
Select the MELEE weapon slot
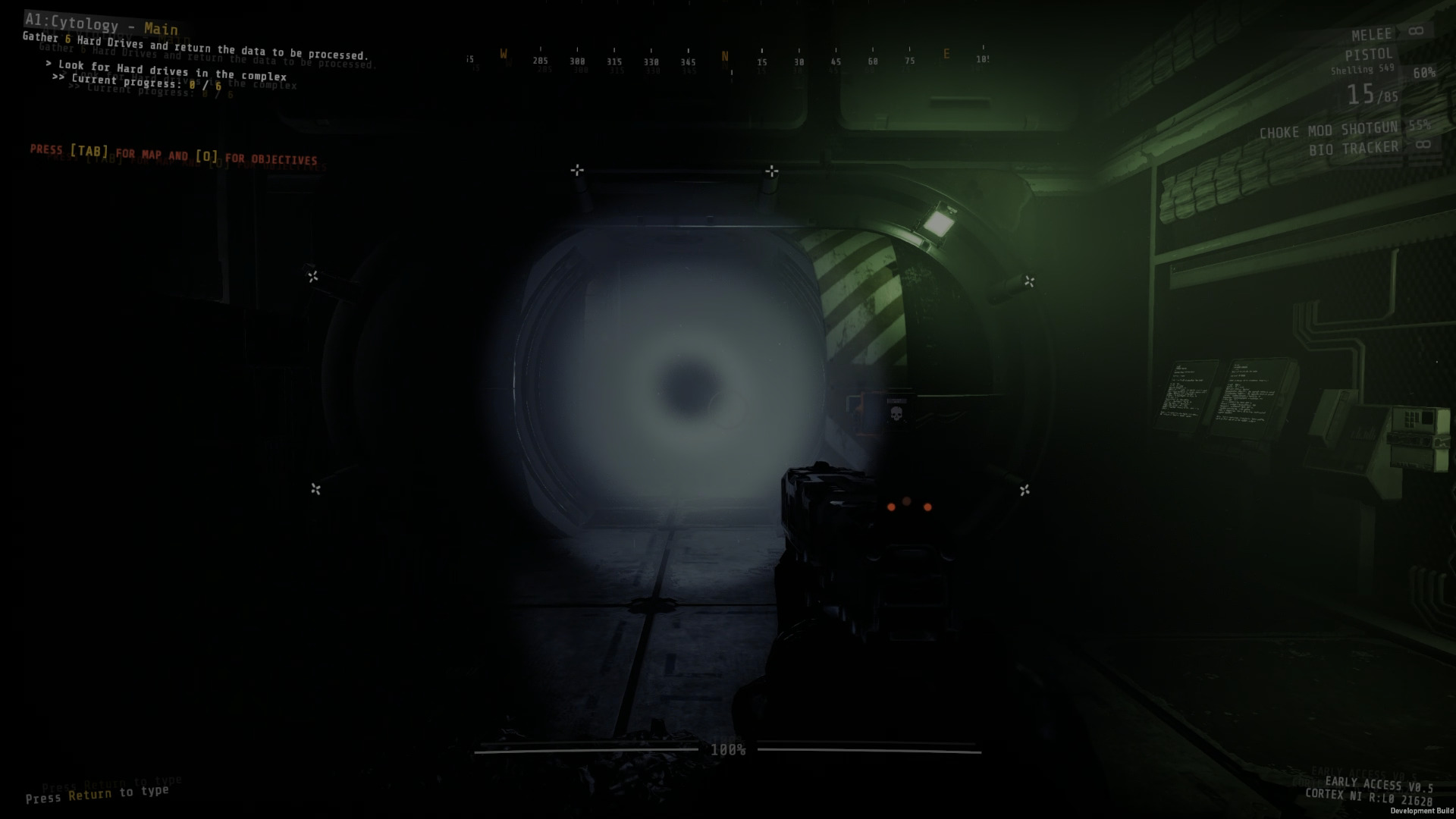(1373, 33)
